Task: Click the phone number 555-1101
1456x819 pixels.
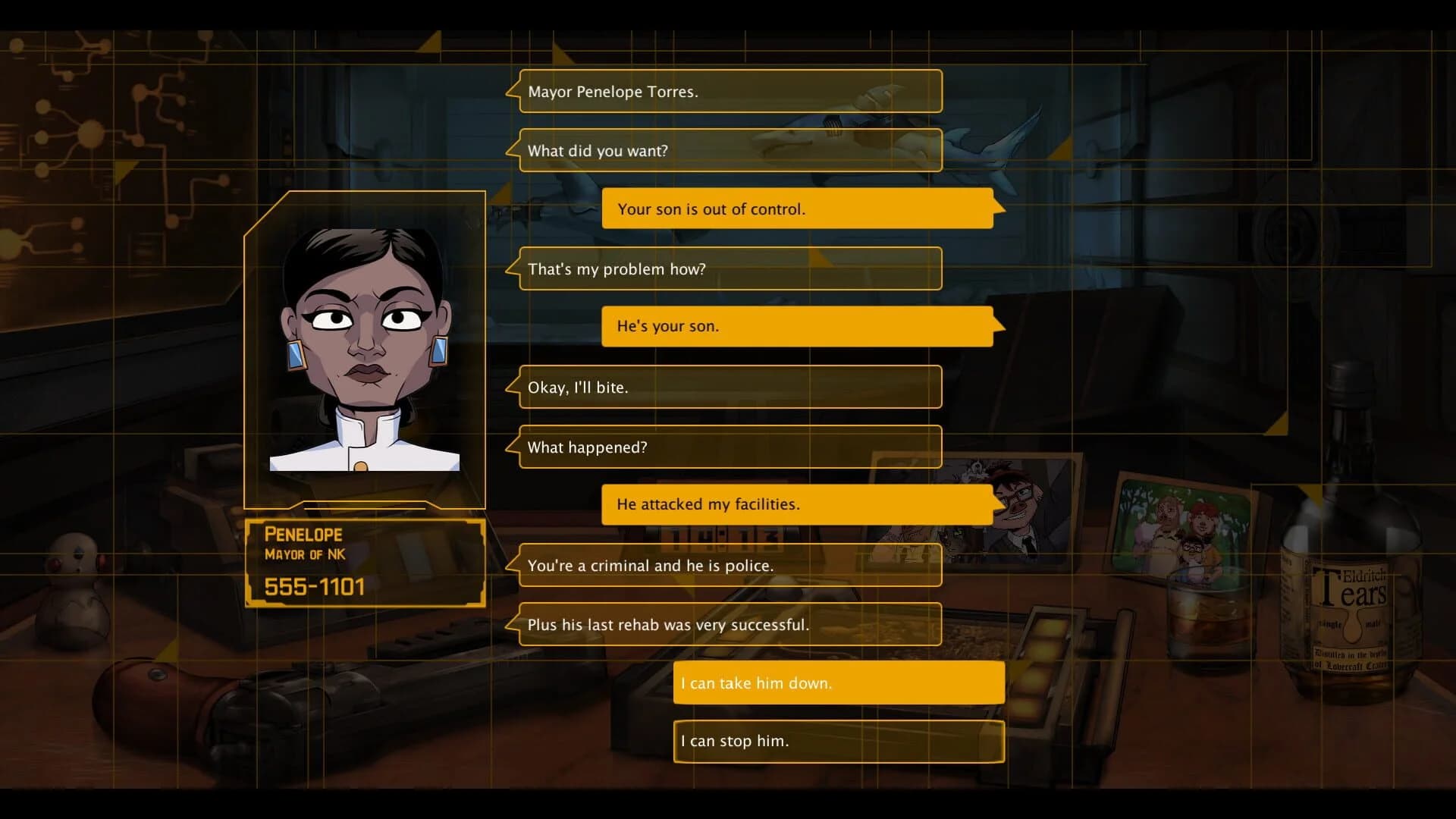Action: (x=314, y=585)
